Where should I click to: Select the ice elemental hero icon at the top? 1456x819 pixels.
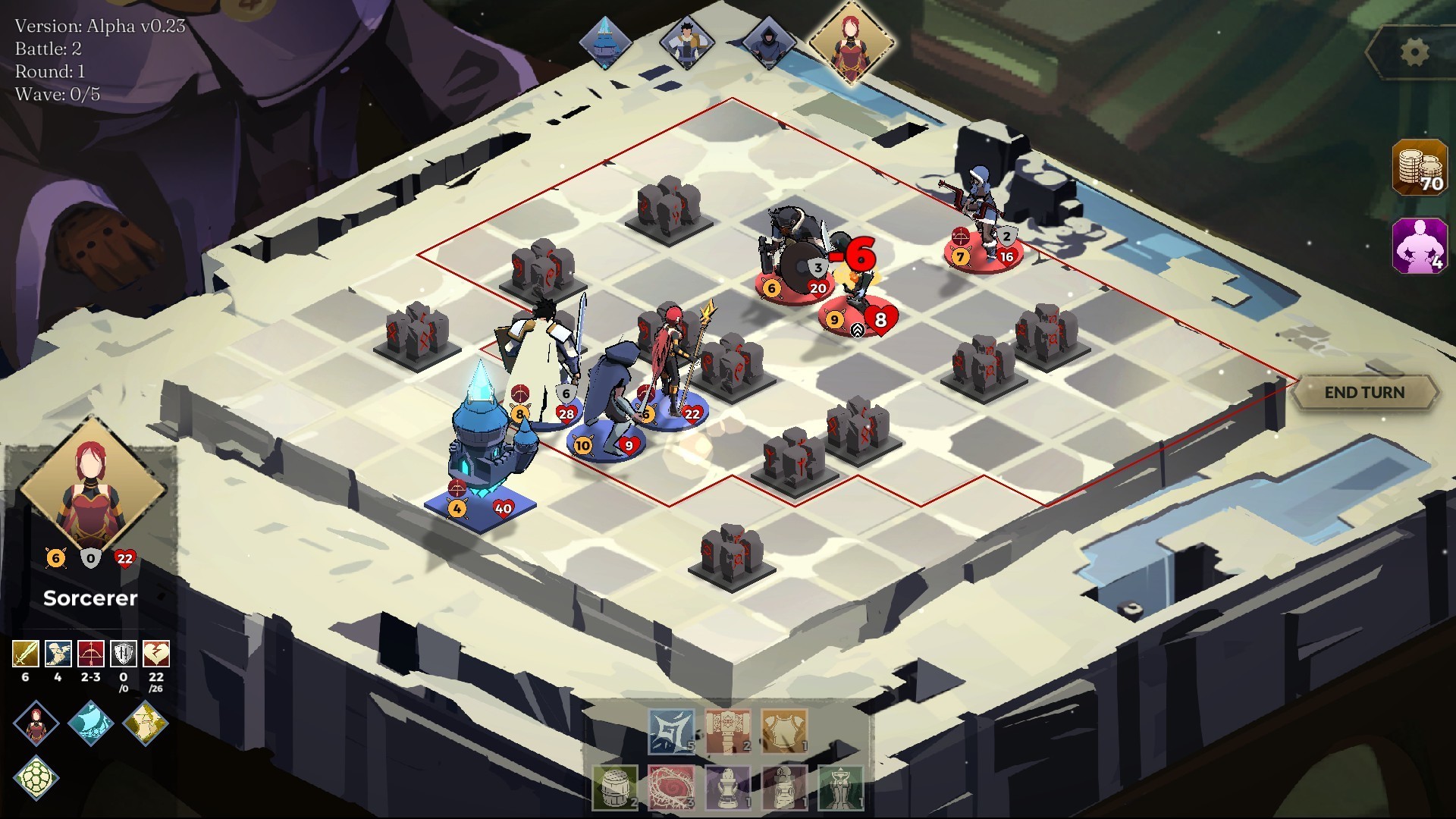(607, 42)
